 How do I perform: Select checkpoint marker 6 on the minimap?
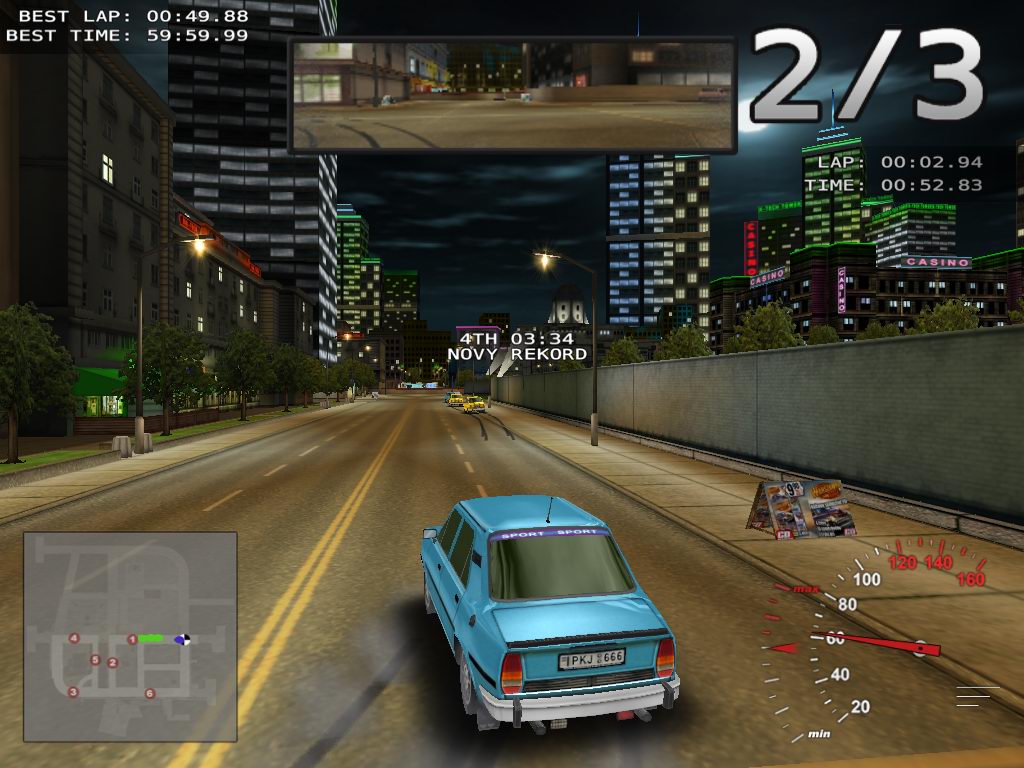click(x=150, y=693)
